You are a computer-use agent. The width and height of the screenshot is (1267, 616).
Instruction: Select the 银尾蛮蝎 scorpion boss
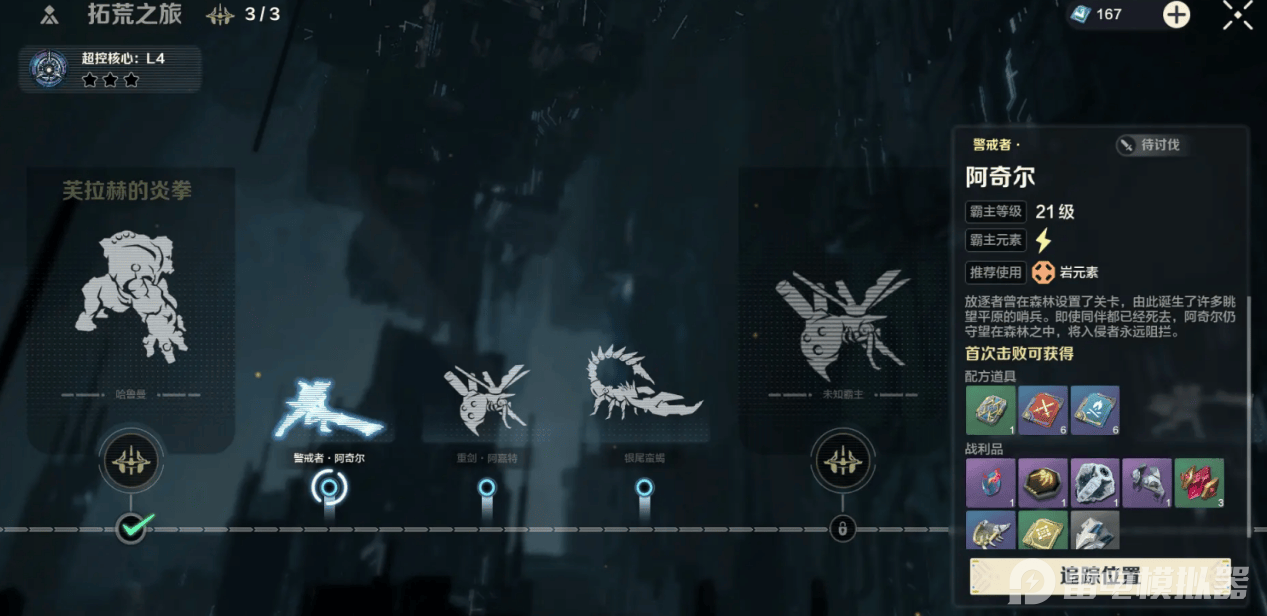tap(643, 385)
